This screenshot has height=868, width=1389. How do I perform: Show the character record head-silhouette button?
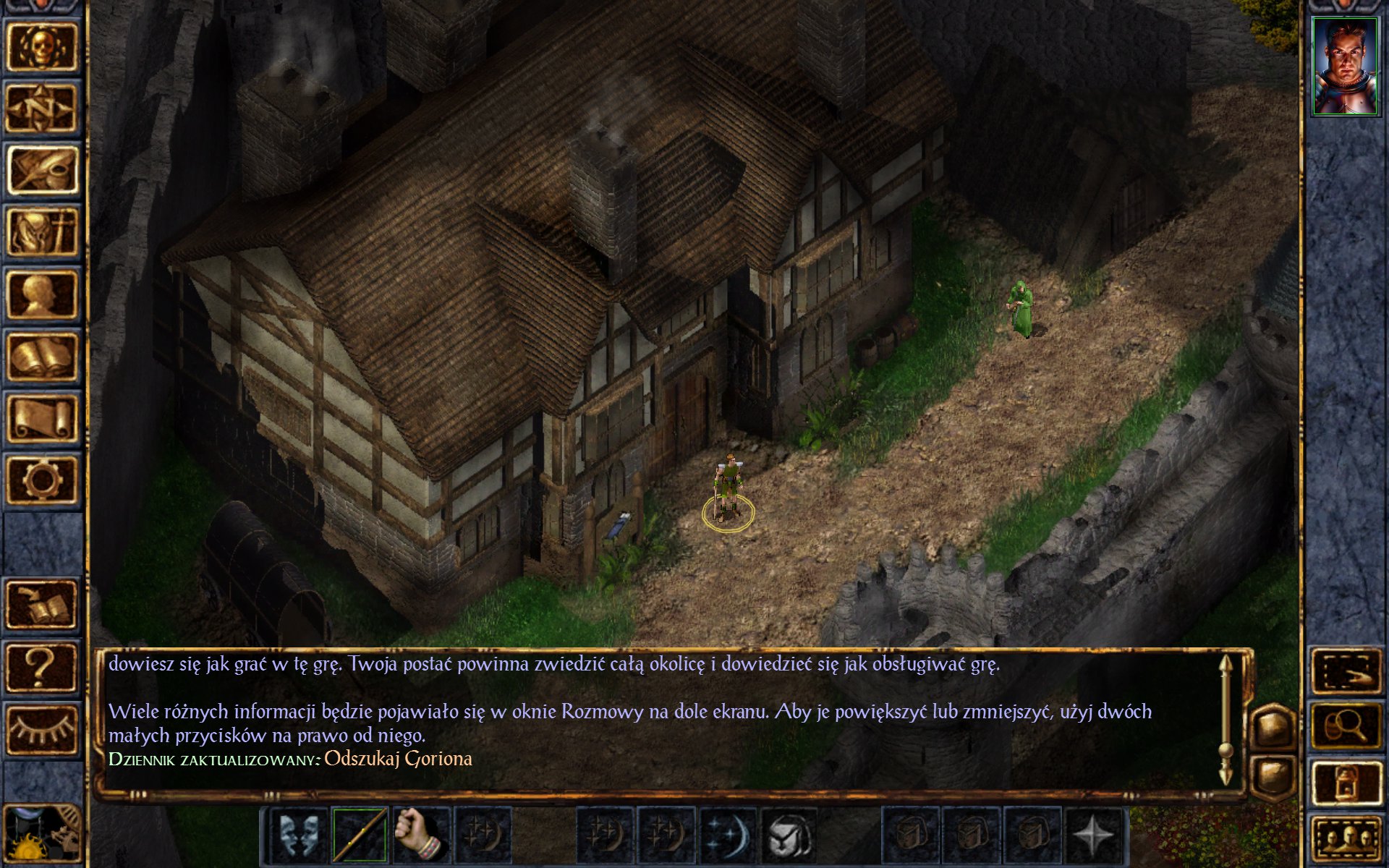coord(42,294)
